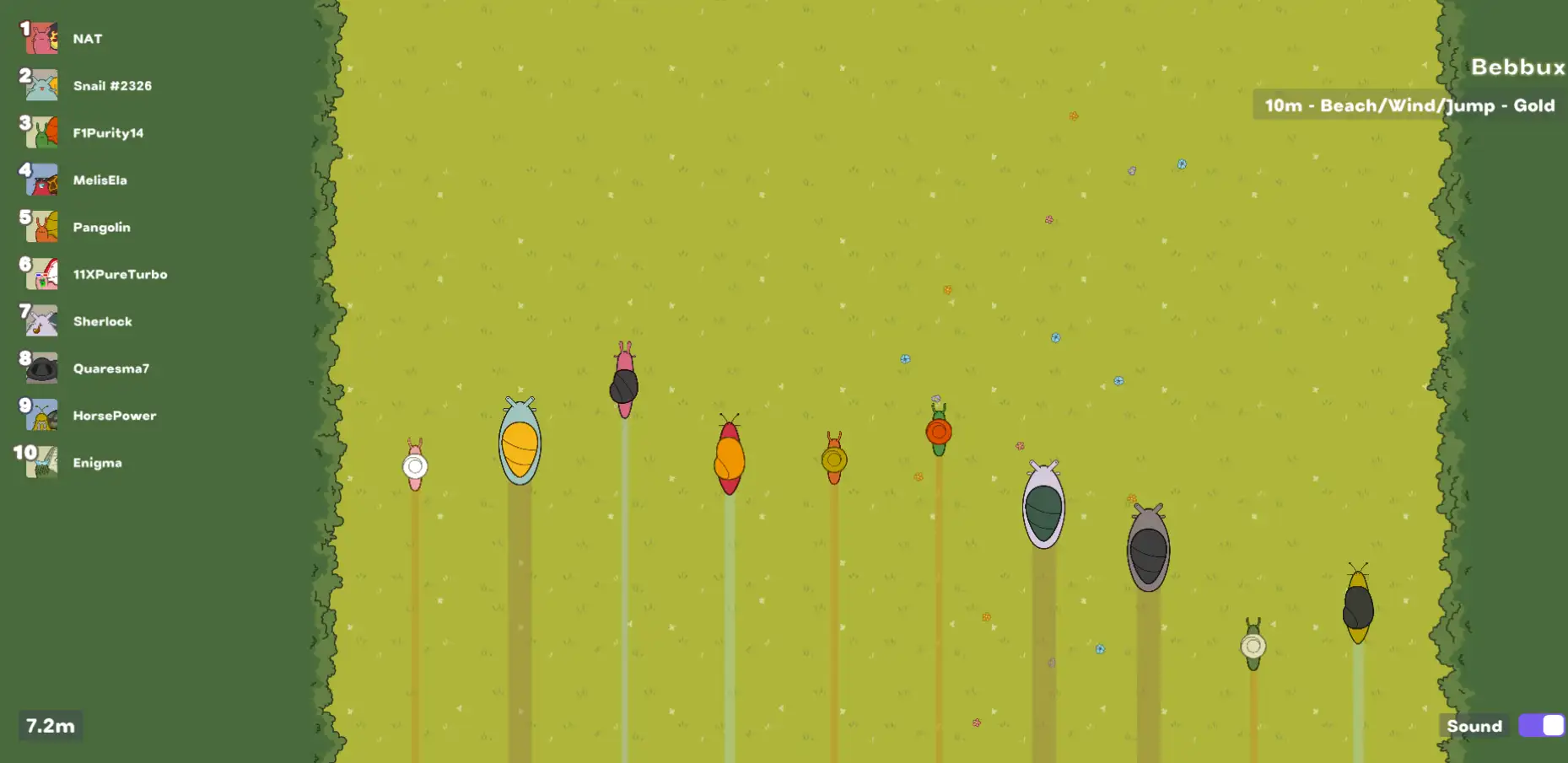The width and height of the screenshot is (1568, 763).
Task: Click F1Purity14 in the ranking list
Action: tap(108, 133)
